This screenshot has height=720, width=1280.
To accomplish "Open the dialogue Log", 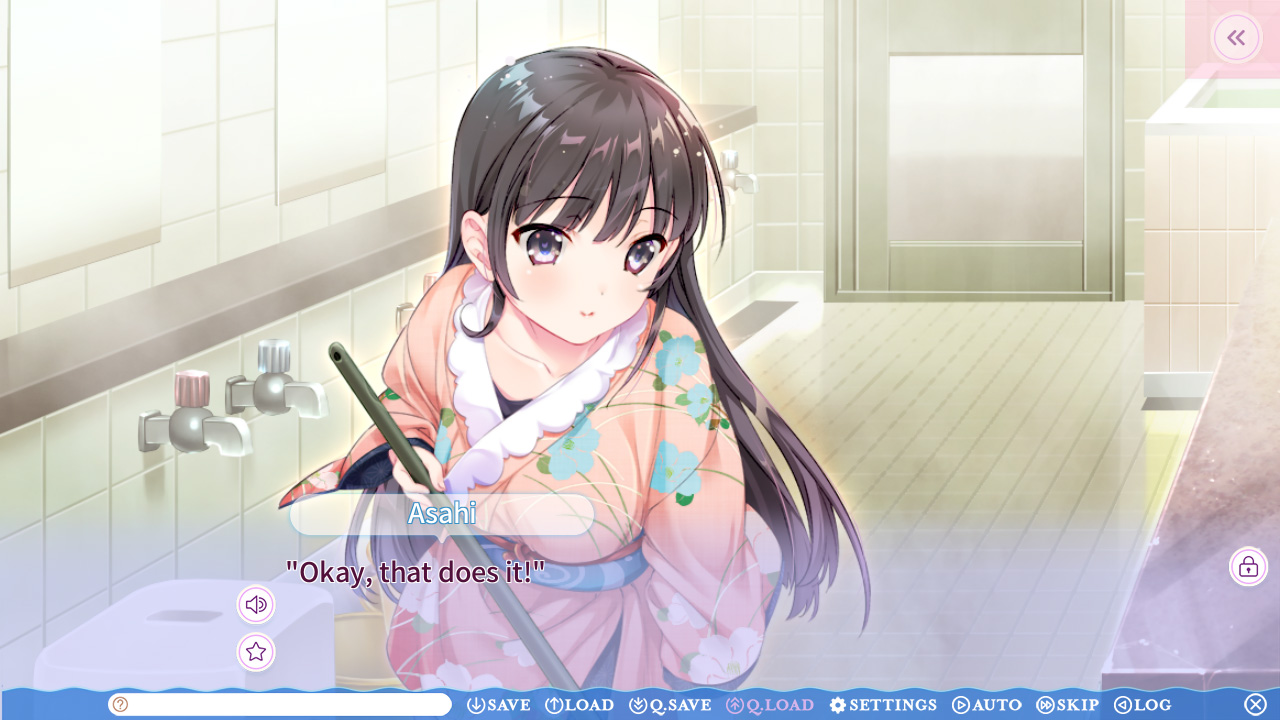I will pyautogui.click(x=1143, y=705).
